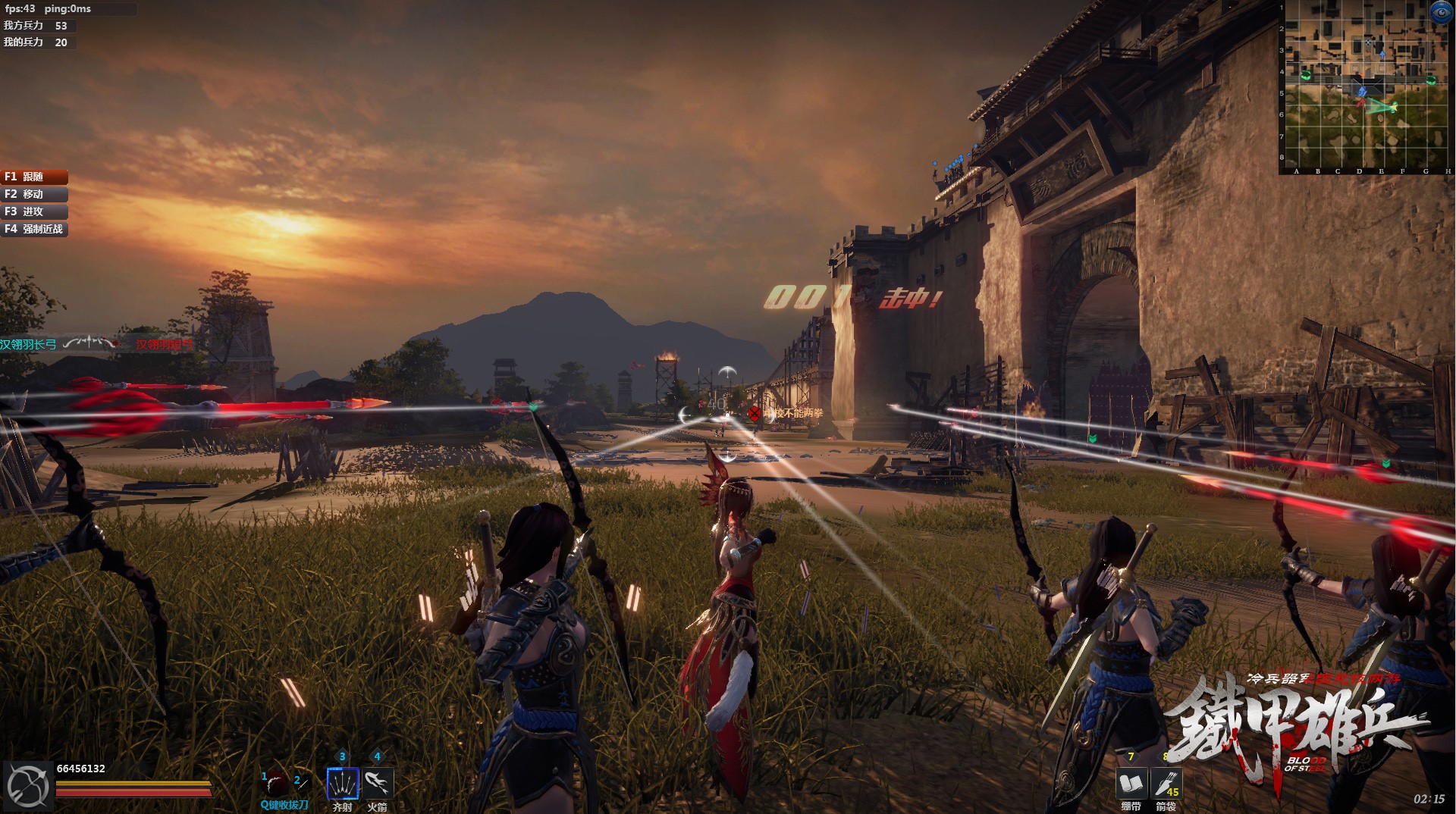Screen dimensions: 1456x814
Task: Choose the 移动 (move) troop command
Action: point(34,194)
